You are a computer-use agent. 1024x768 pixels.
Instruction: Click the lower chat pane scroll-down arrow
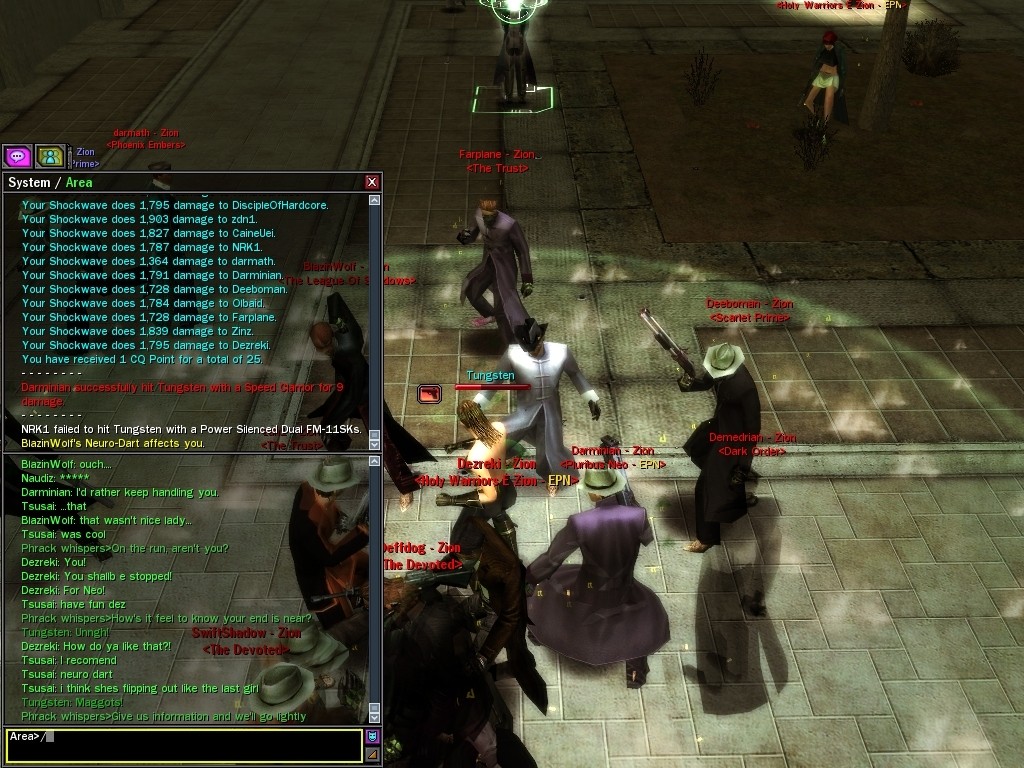(x=375, y=716)
